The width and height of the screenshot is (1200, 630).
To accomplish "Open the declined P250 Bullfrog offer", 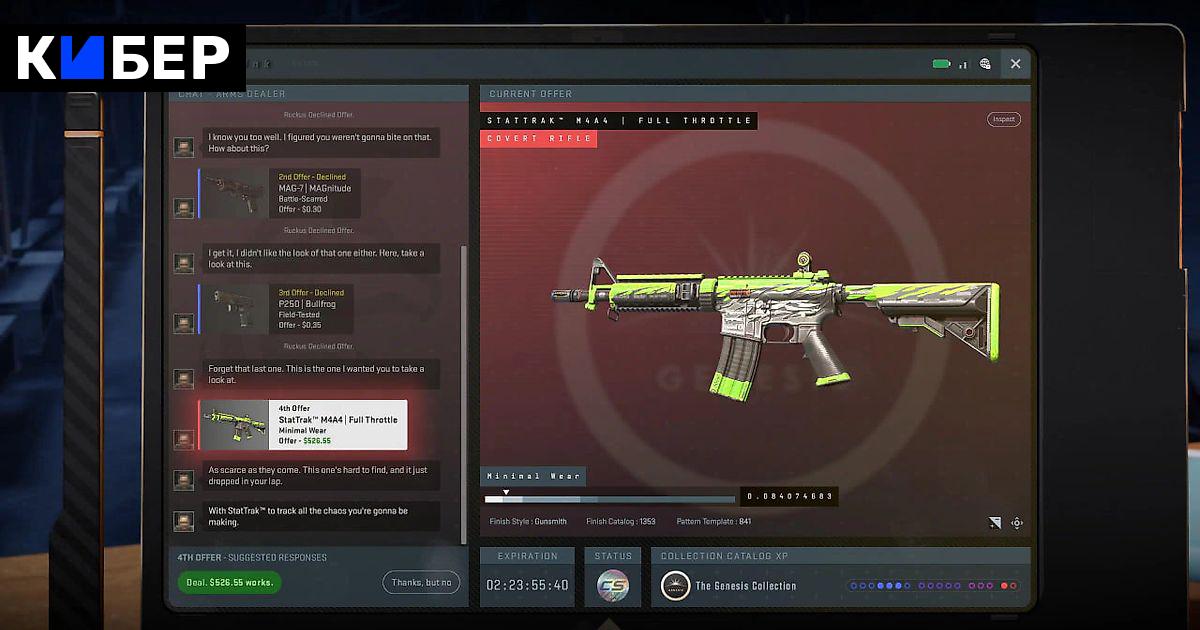I will (x=276, y=309).
